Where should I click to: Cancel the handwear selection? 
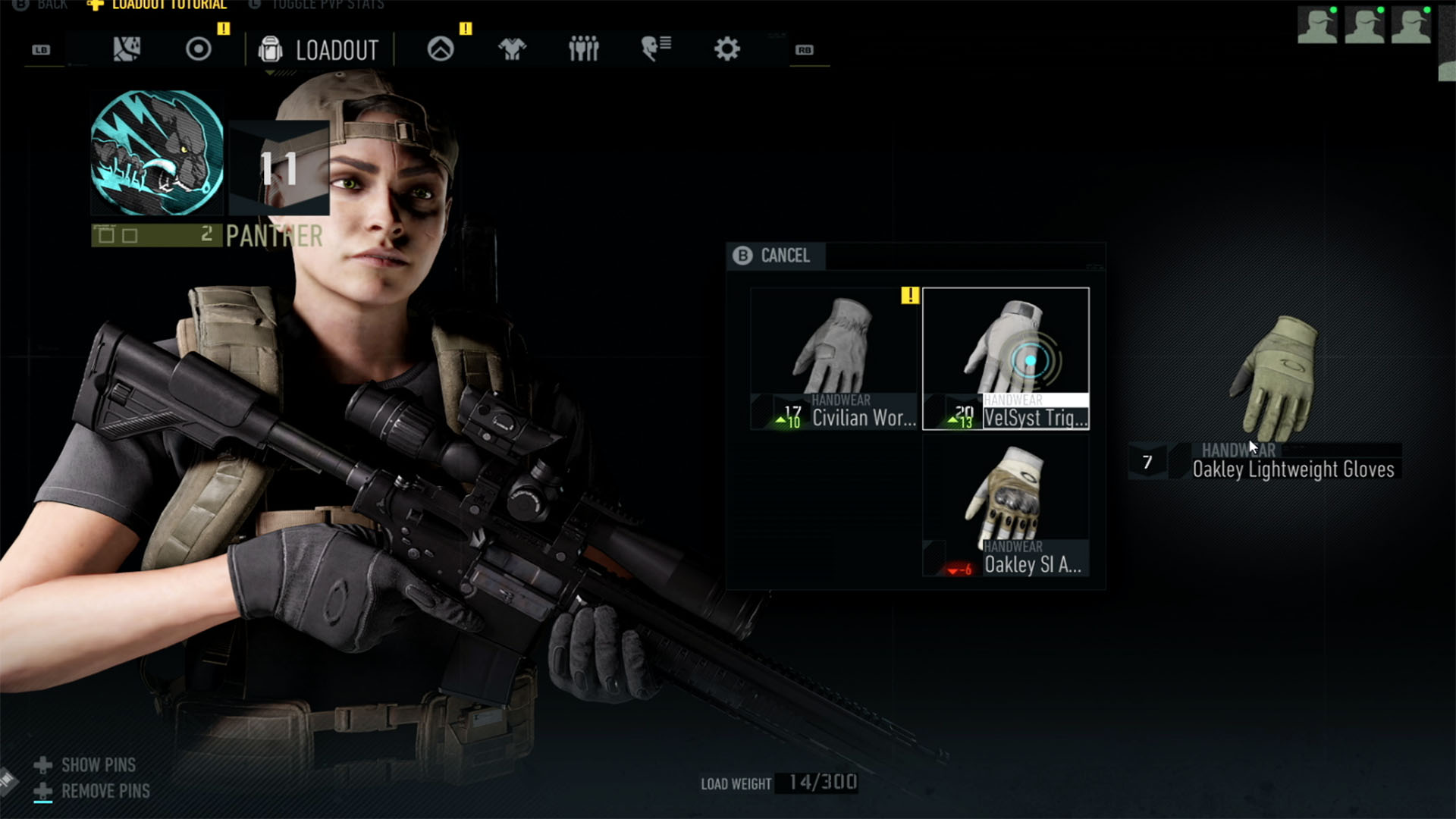(x=773, y=256)
